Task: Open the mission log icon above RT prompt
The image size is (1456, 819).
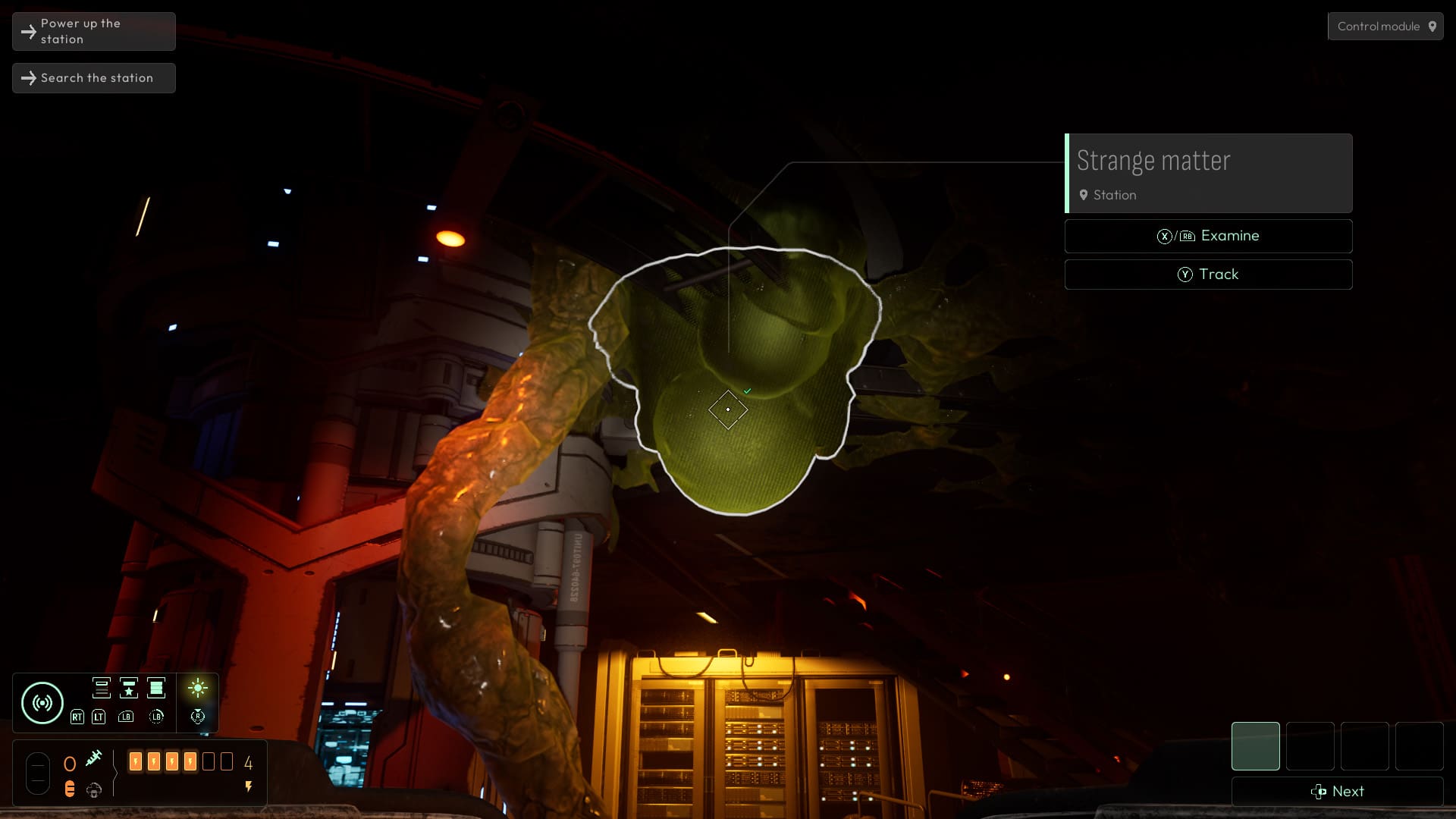Action: pos(101,688)
